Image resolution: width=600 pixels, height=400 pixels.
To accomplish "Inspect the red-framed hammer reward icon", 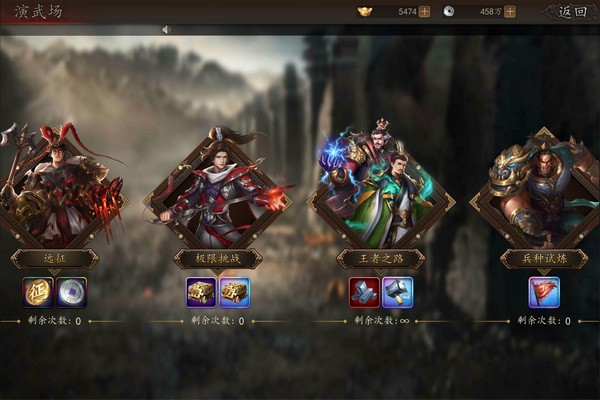I will [x=364, y=292].
